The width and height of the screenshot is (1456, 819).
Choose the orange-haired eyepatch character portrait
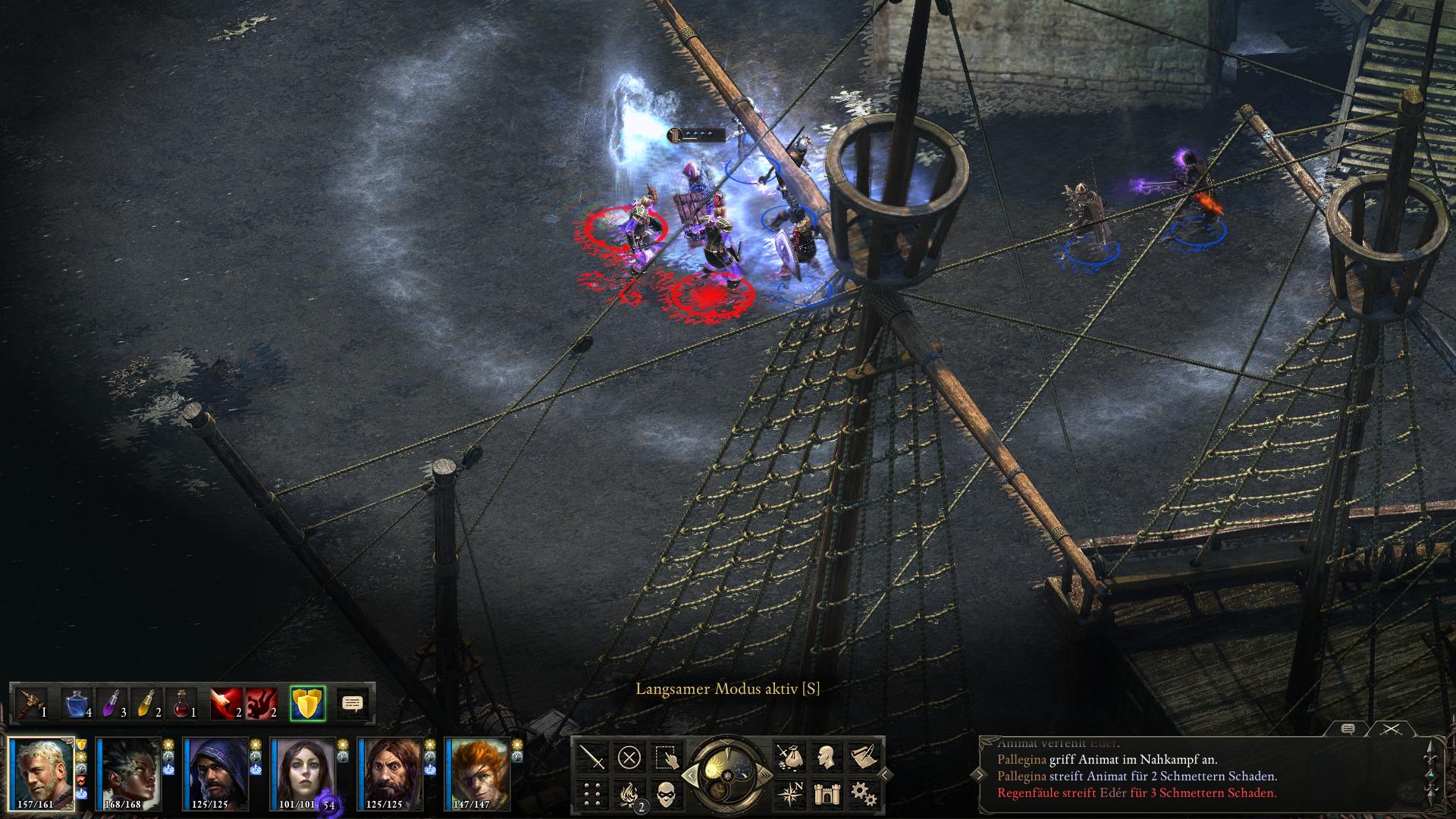(x=478, y=773)
